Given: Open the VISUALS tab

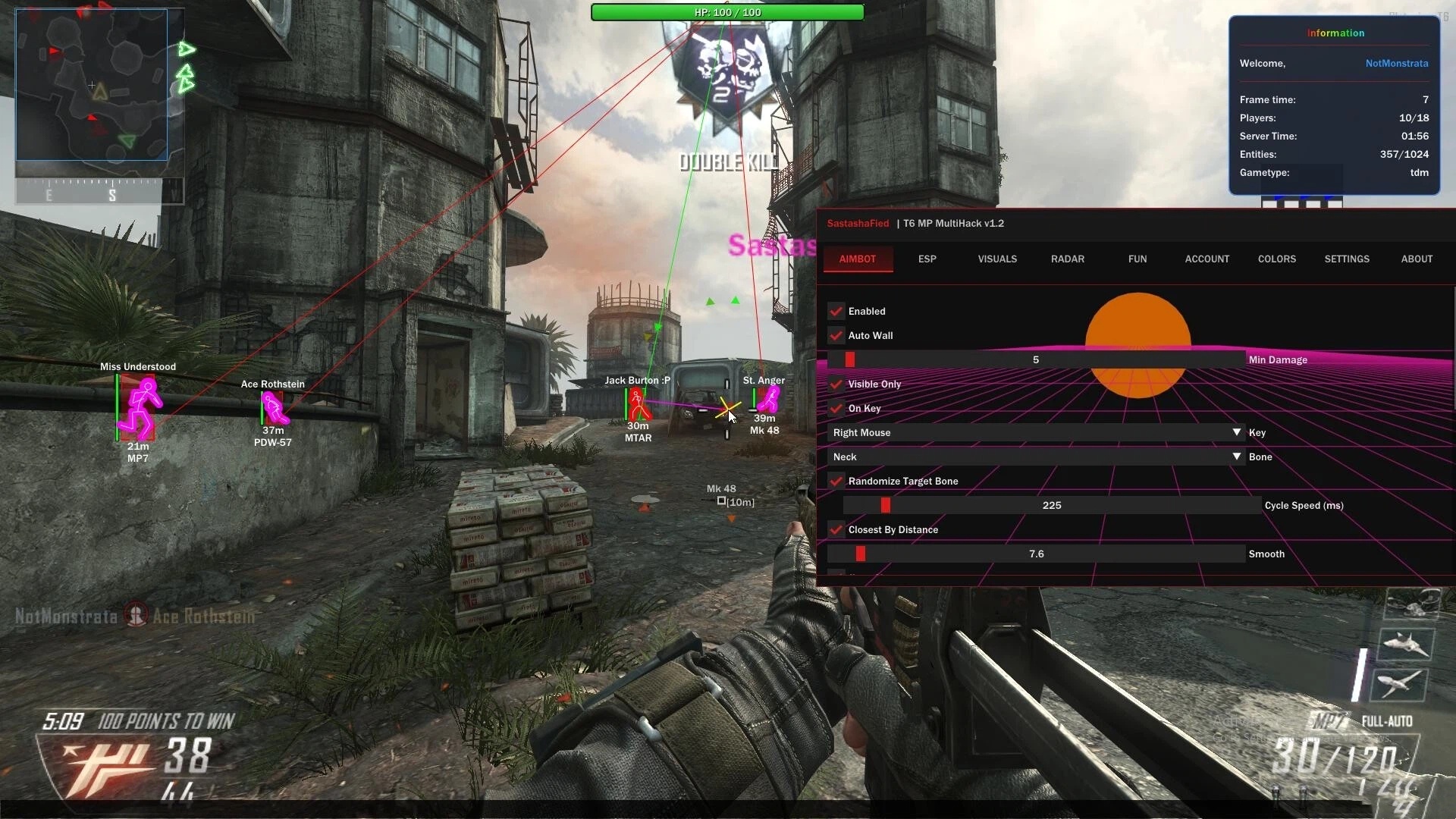Looking at the screenshot, I should (996, 259).
